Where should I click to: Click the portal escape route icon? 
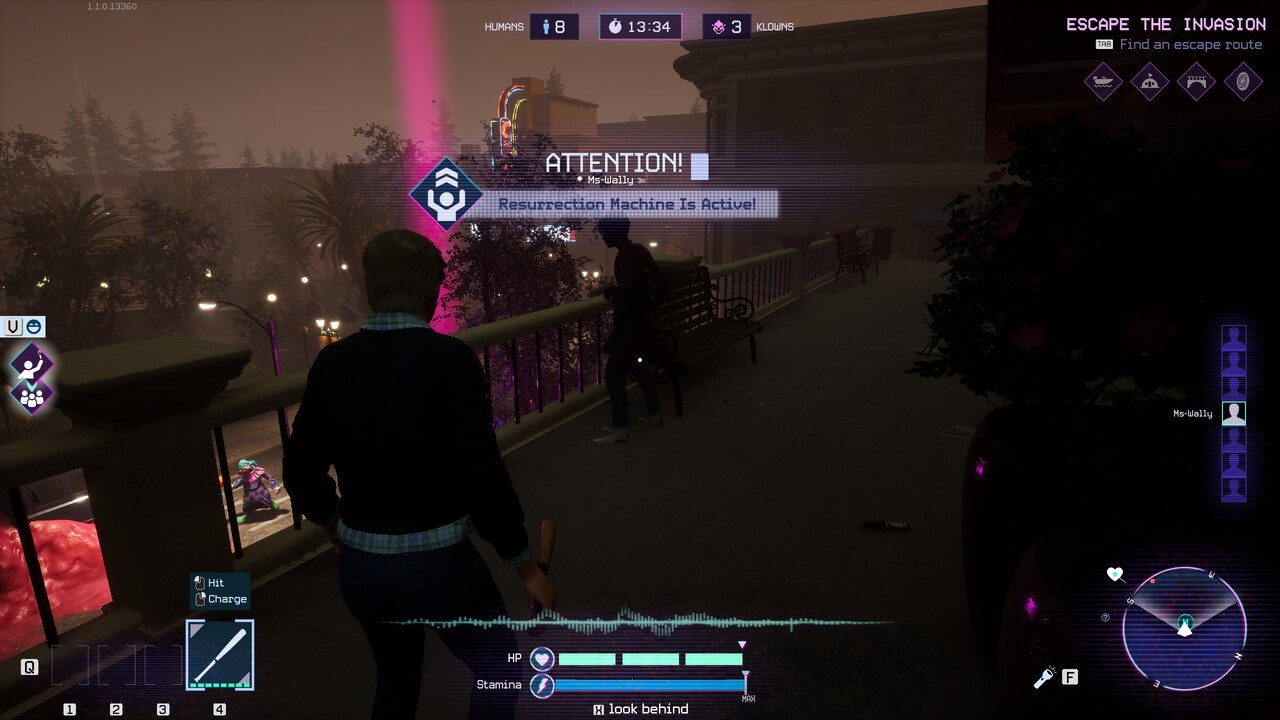point(1243,82)
